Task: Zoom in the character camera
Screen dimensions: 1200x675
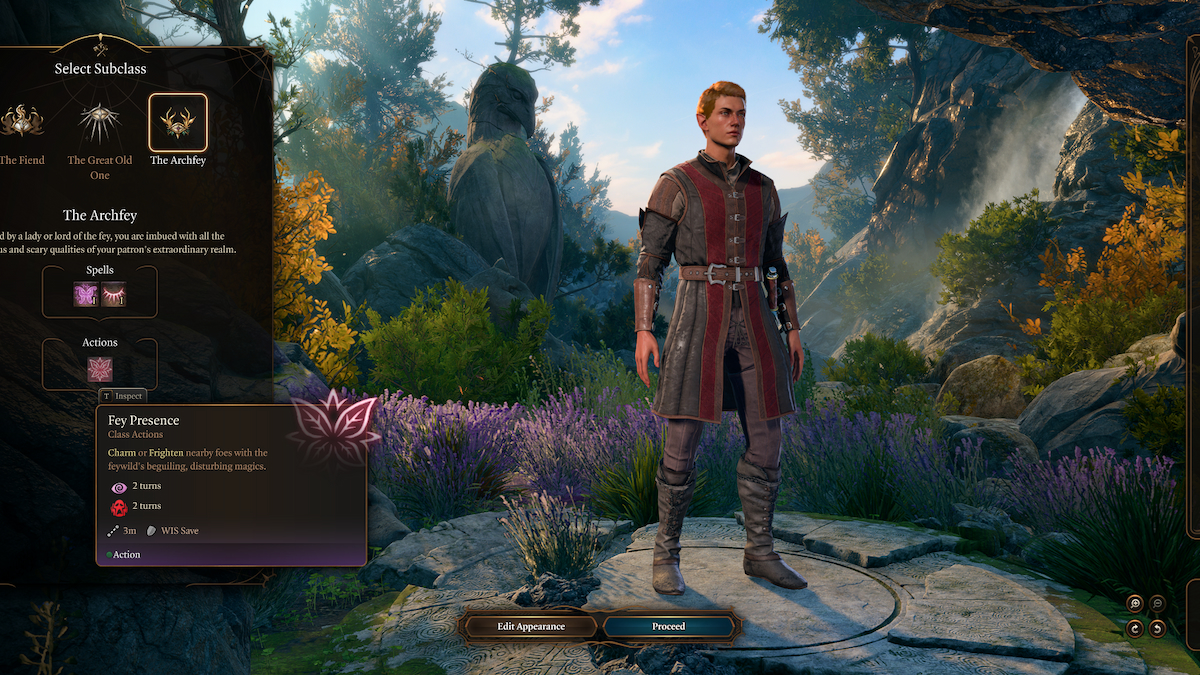Action: [1134, 603]
